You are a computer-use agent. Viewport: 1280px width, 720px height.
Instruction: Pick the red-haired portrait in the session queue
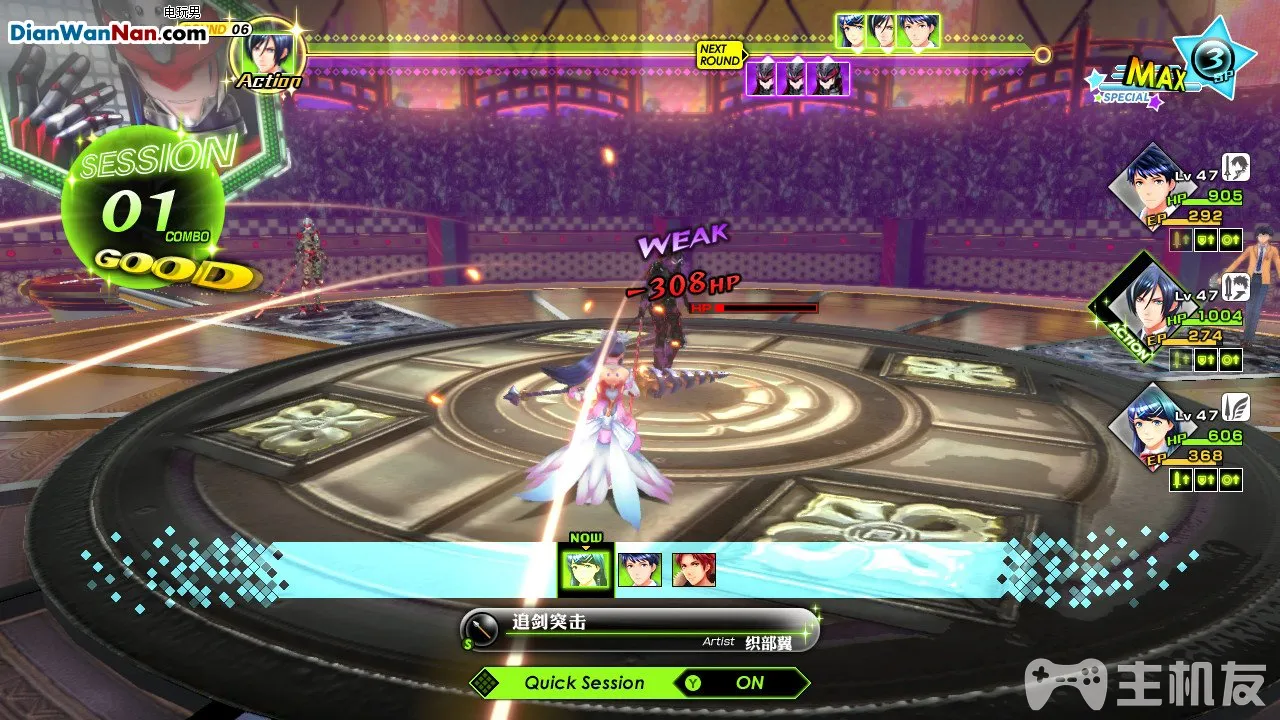click(x=694, y=570)
